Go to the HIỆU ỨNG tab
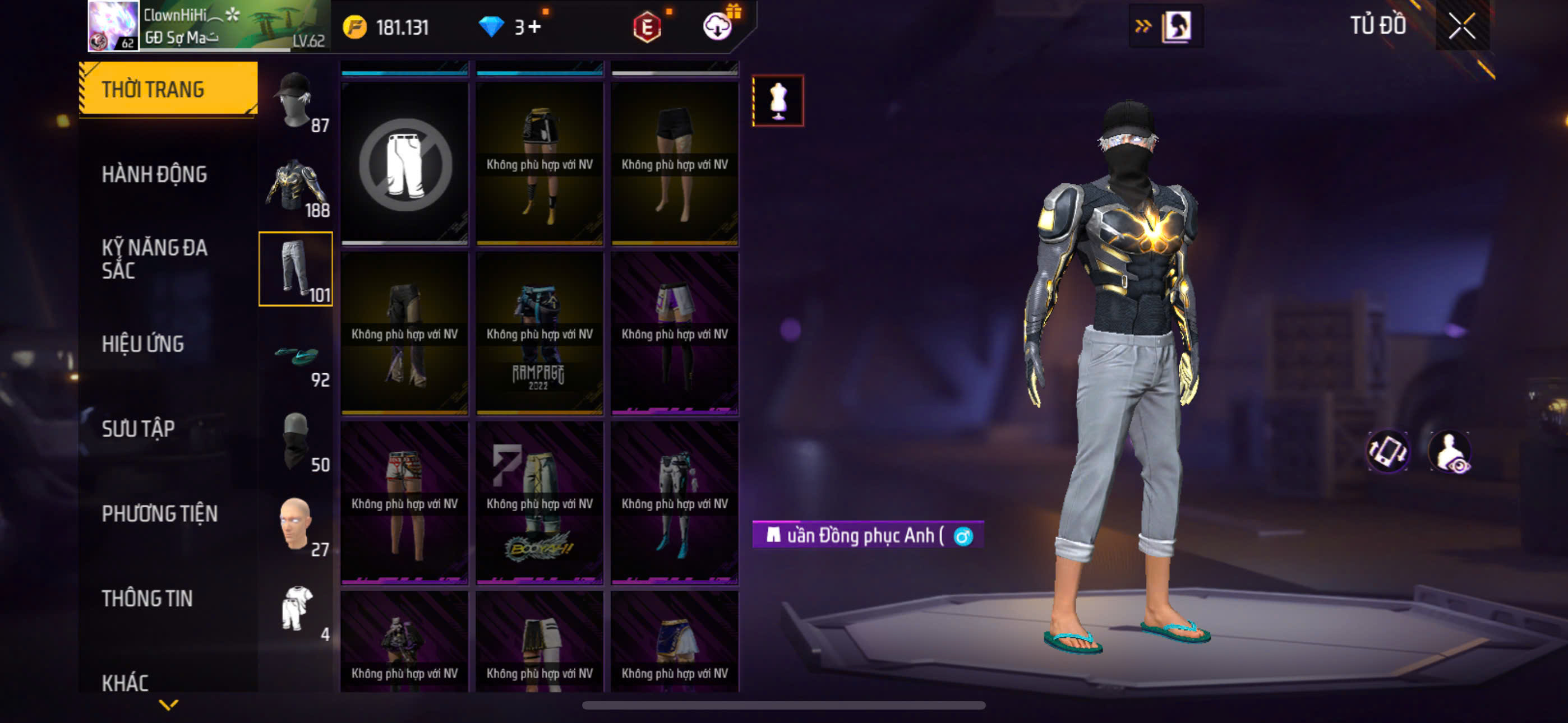This screenshot has height=723, width=1568. (142, 344)
